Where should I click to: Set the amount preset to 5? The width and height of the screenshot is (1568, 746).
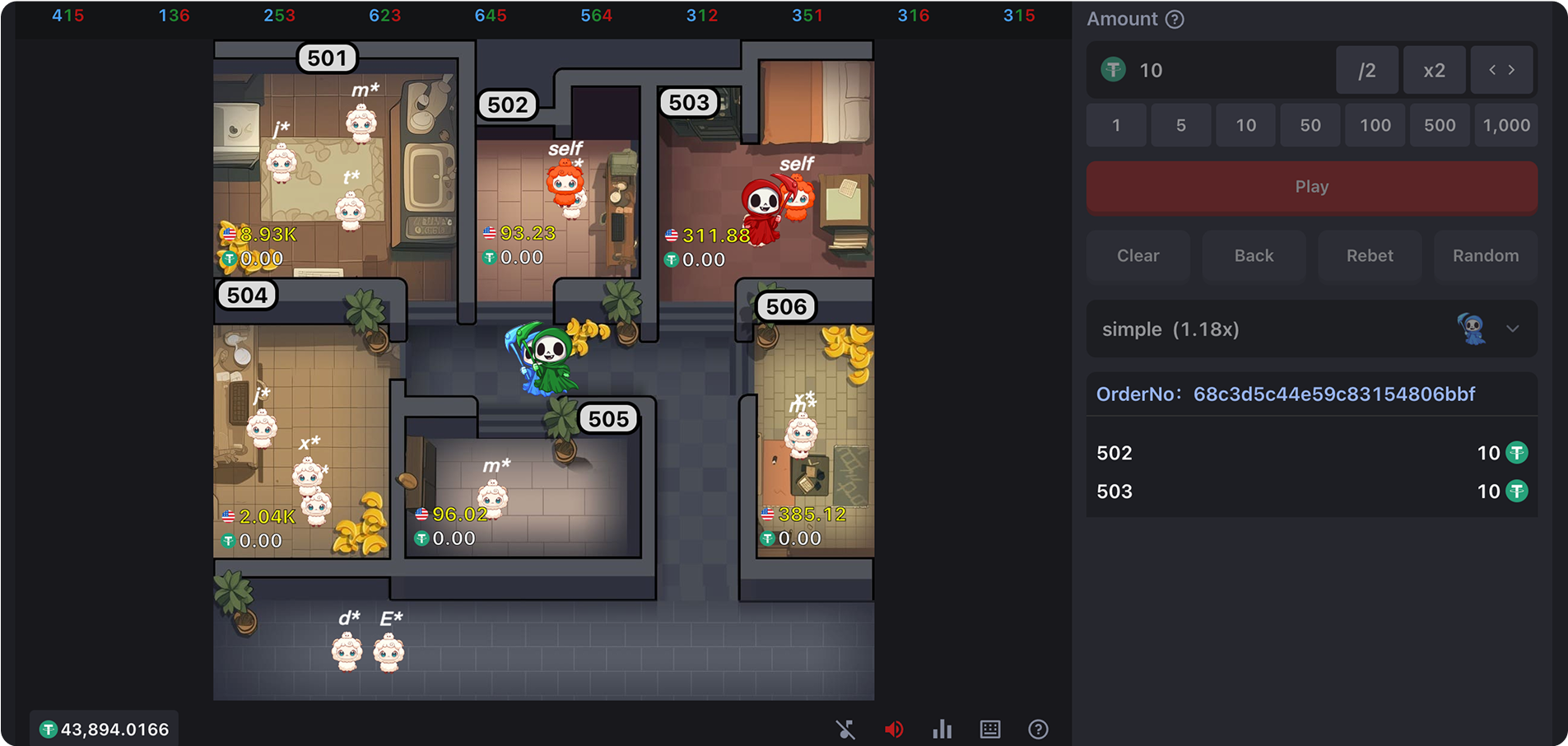1180,125
